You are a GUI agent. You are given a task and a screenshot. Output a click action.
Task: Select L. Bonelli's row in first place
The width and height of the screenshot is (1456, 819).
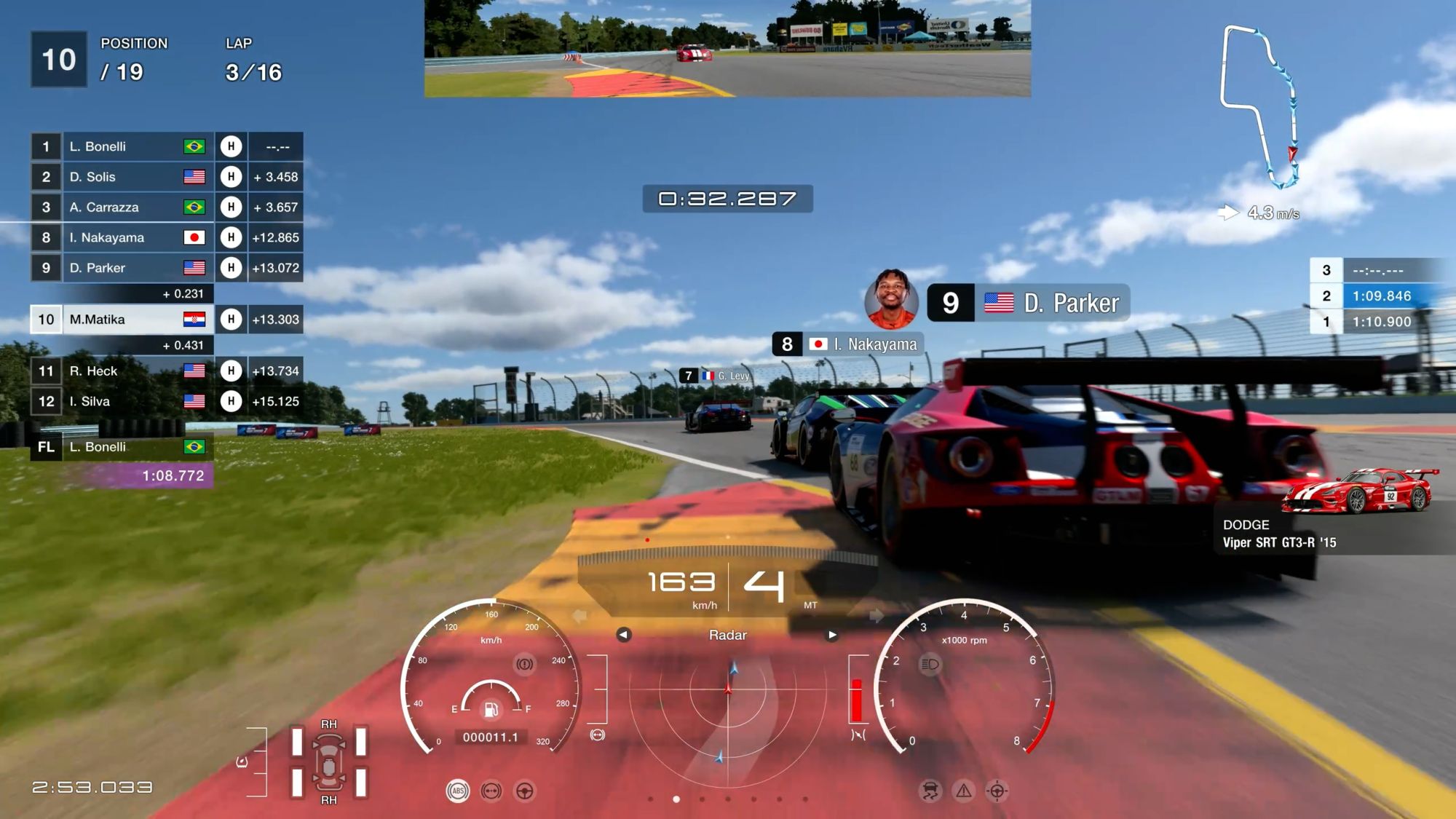point(166,146)
